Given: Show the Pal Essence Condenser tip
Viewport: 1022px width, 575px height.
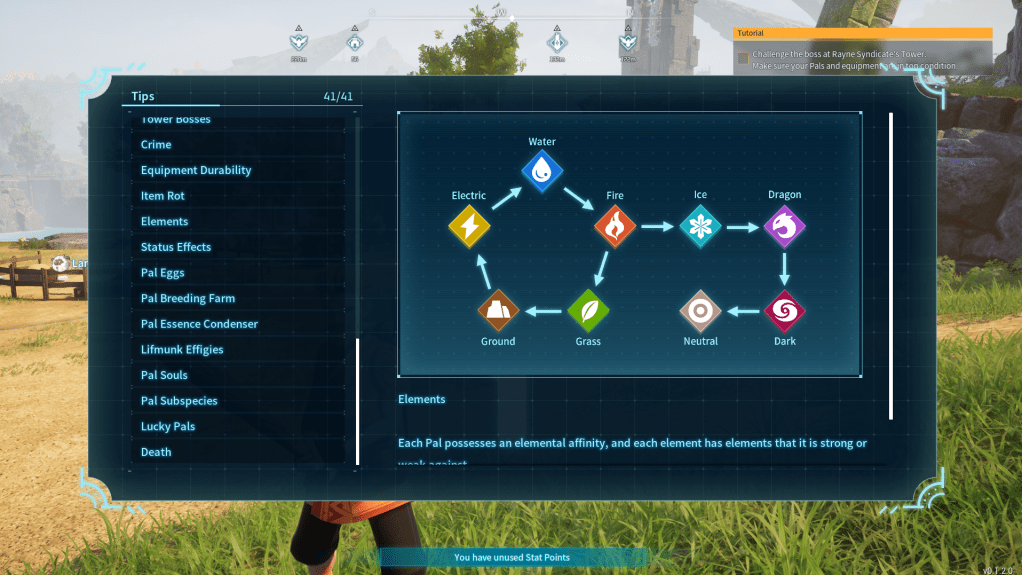Looking at the screenshot, I should [199, 324].
